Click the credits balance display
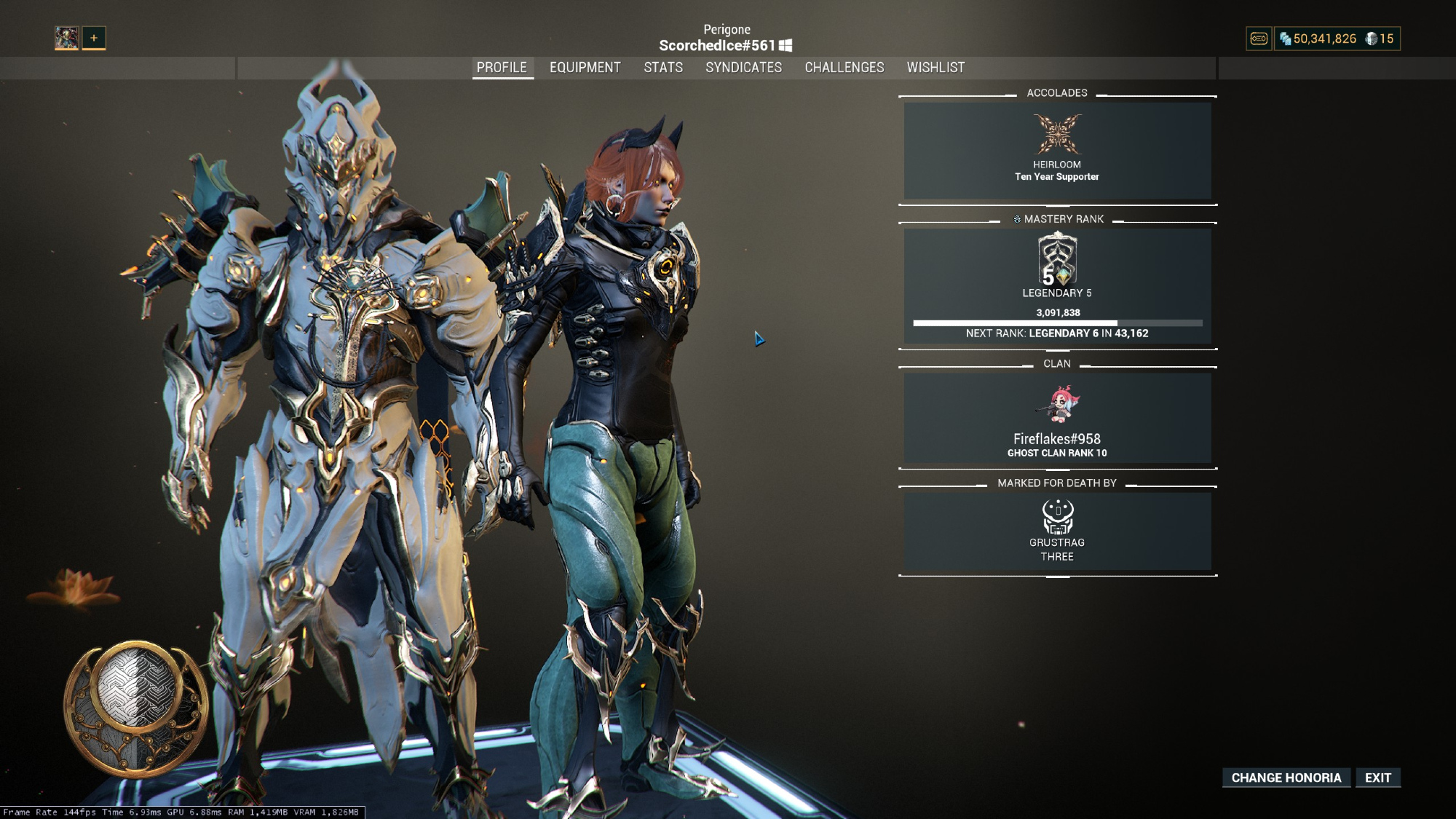This screenshot has width=1456, height=819. [x=1318, y=39]
